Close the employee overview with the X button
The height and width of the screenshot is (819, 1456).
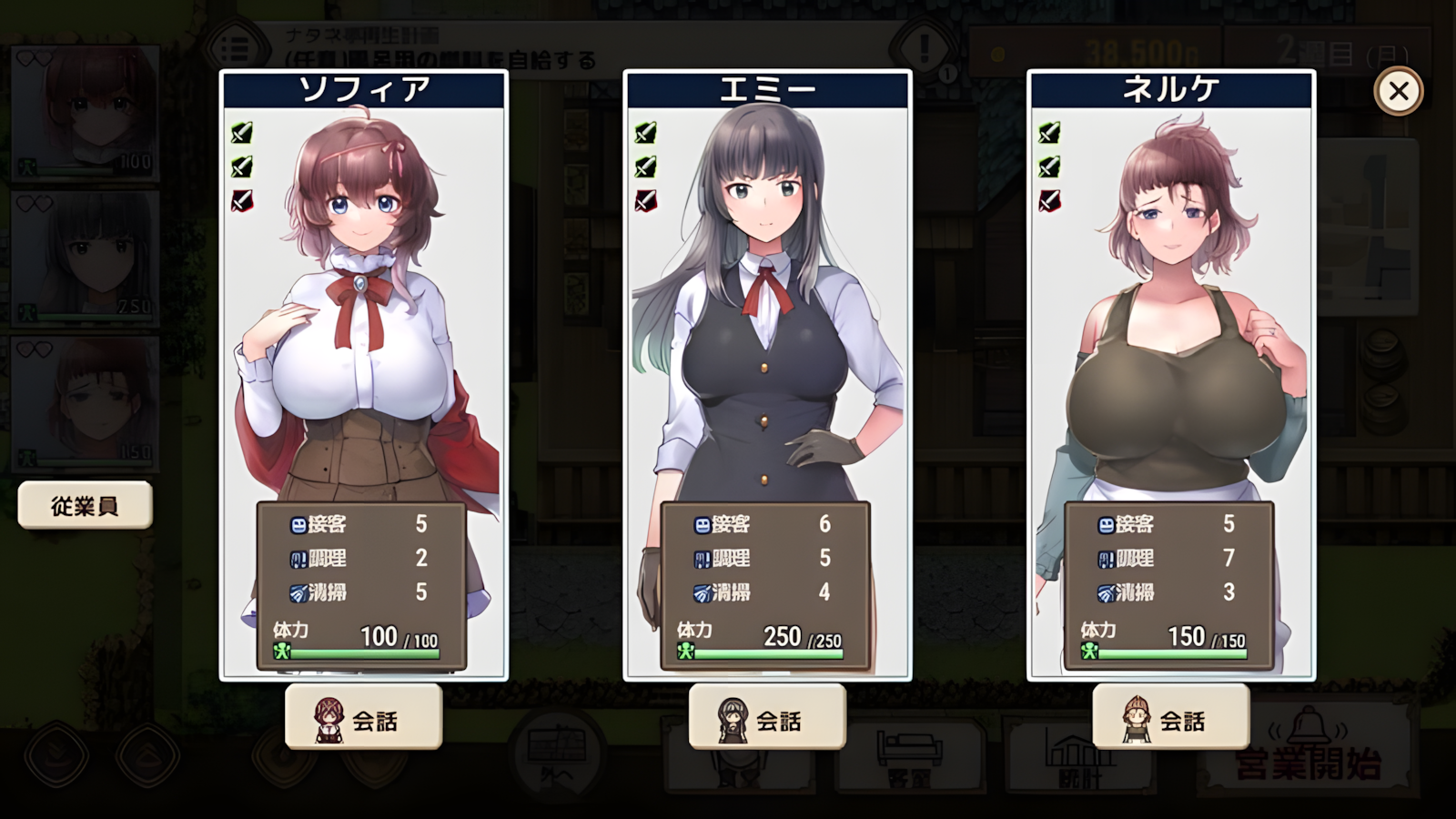[1398, 91]
